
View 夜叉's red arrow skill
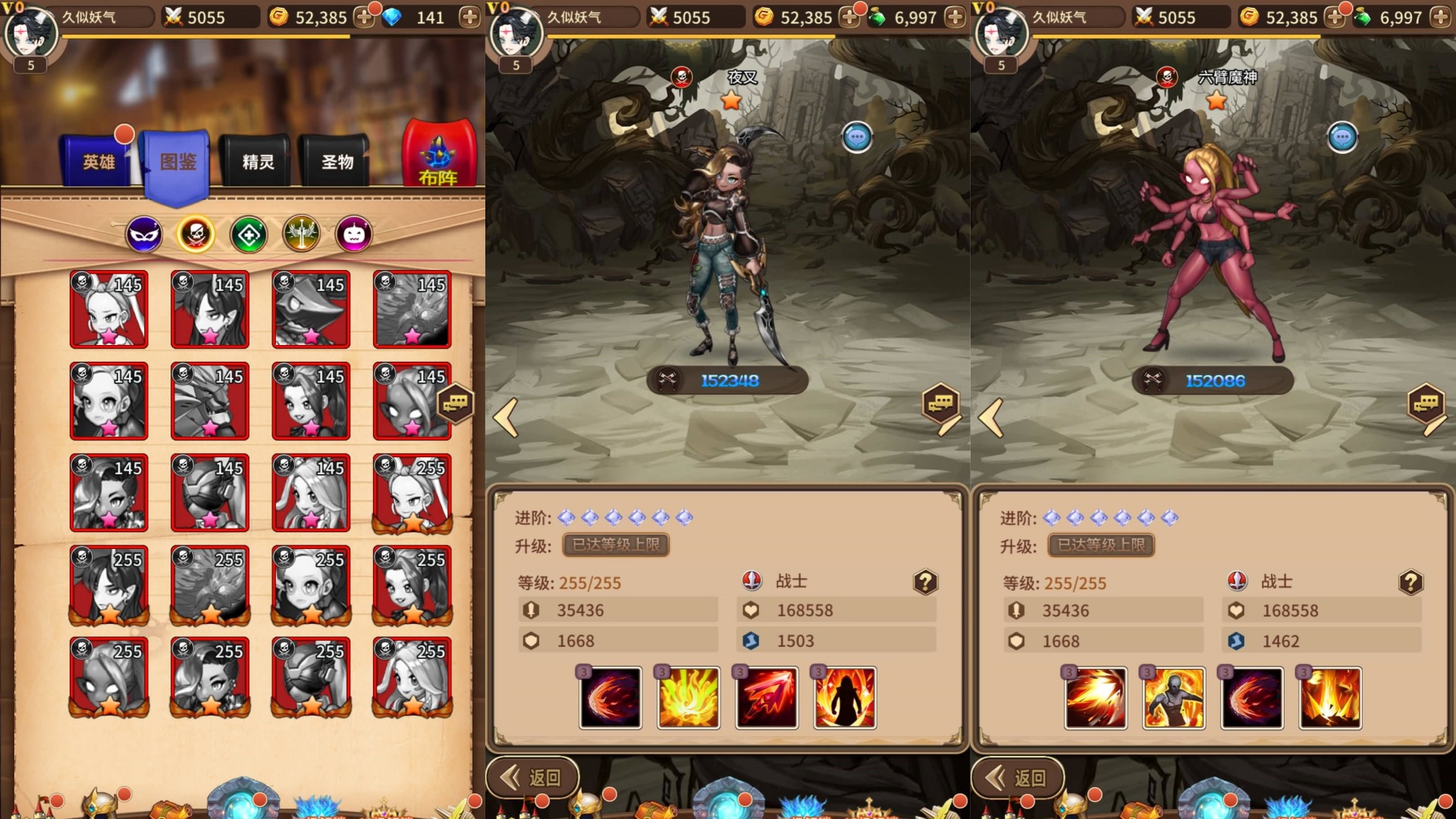point(767,698)
